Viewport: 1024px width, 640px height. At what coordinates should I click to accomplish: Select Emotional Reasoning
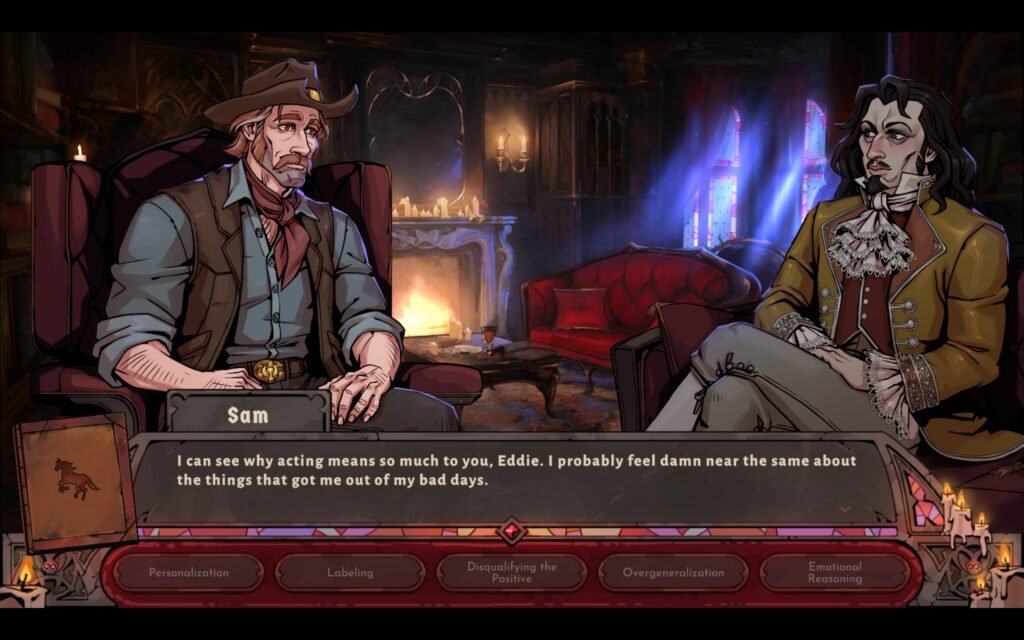(835, 573)
